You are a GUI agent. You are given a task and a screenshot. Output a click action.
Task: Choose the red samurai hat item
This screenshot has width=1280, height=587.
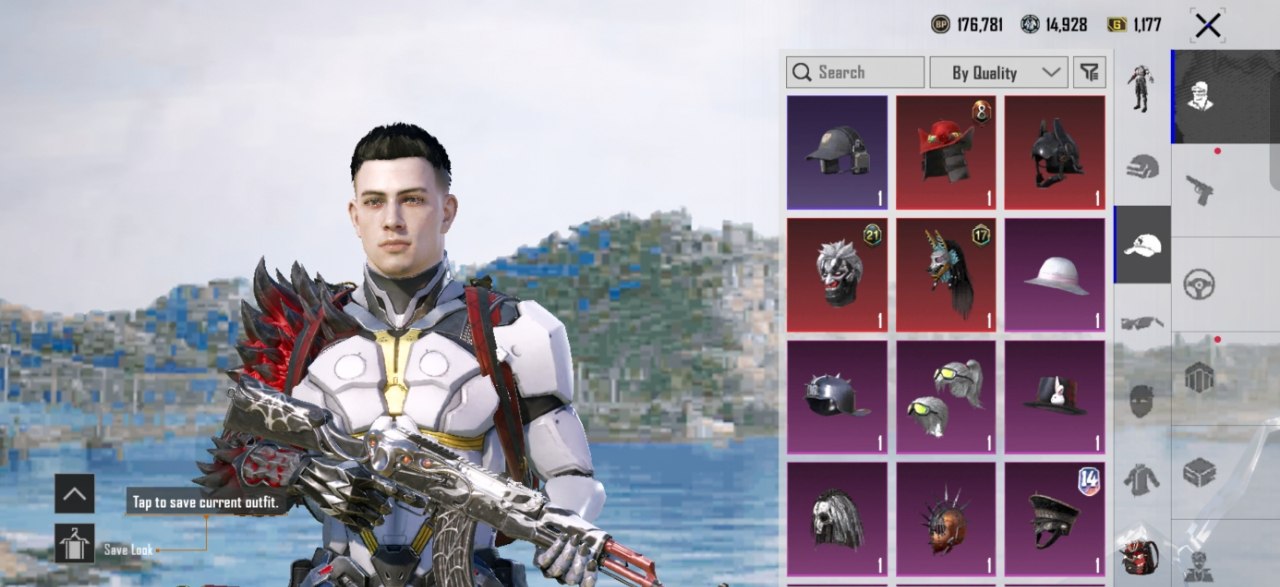946,152
